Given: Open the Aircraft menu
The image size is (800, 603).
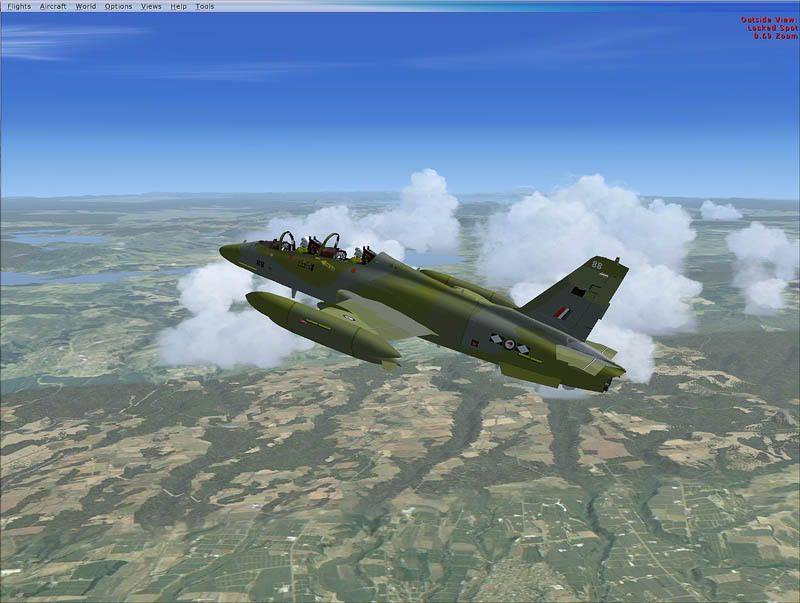Looking at the screenshot, I should (53, 6).
